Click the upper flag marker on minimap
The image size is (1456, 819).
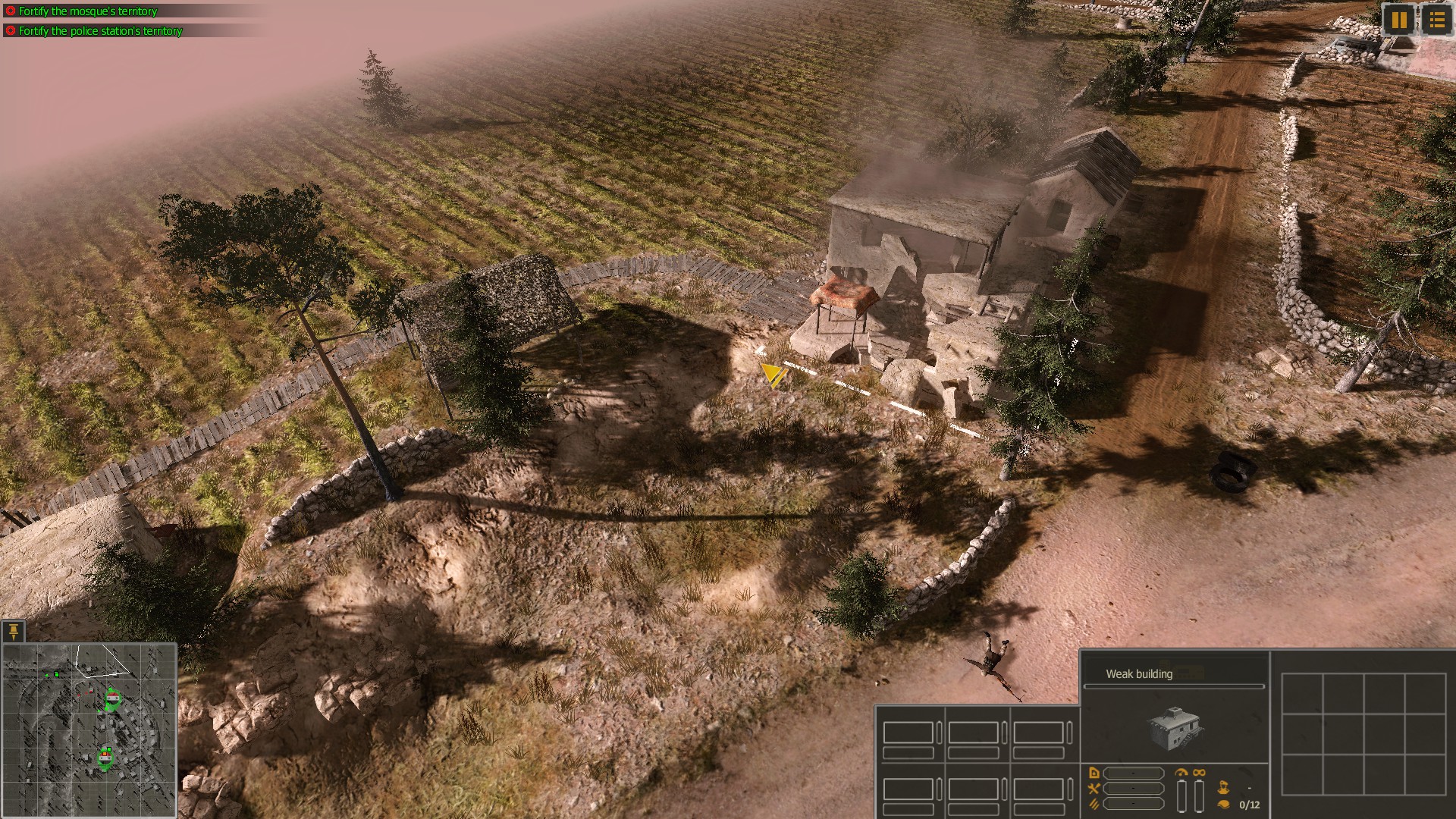[x=112, y=698]
